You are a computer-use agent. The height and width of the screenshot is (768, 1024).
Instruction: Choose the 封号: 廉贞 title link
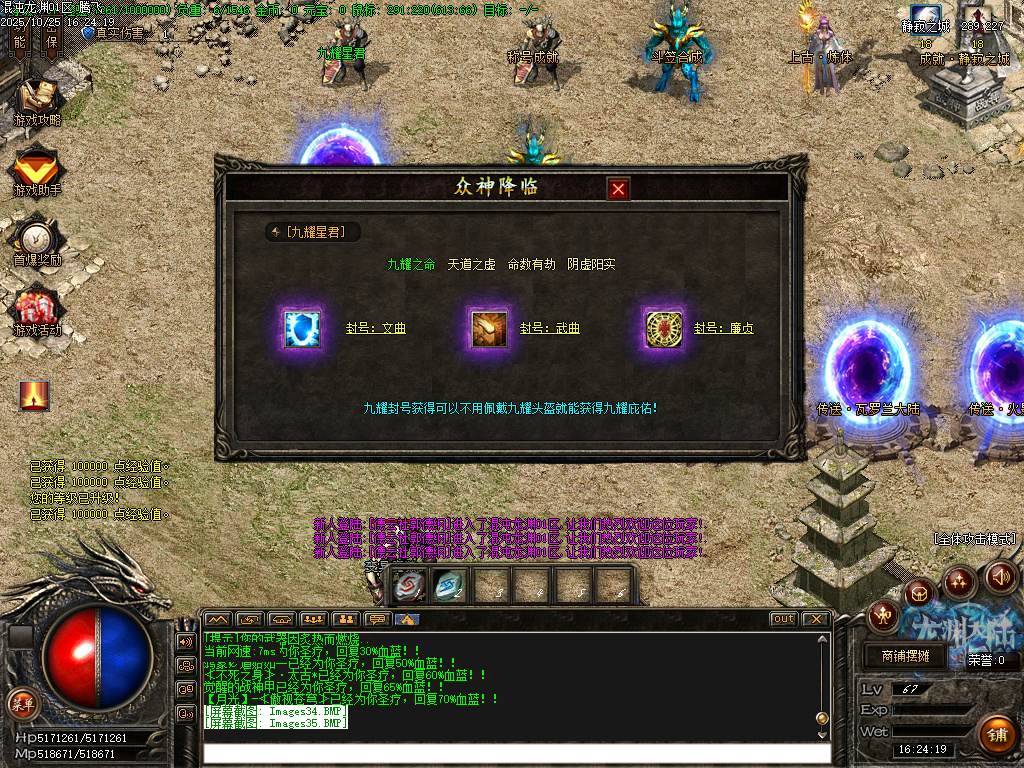pos(724,328)
